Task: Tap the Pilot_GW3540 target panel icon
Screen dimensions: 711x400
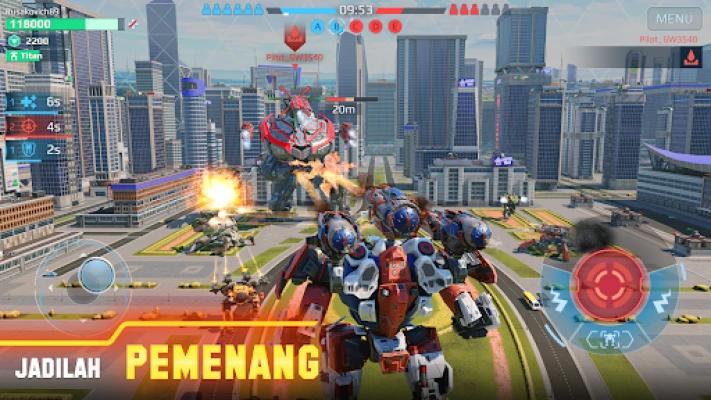Action: 690,59
